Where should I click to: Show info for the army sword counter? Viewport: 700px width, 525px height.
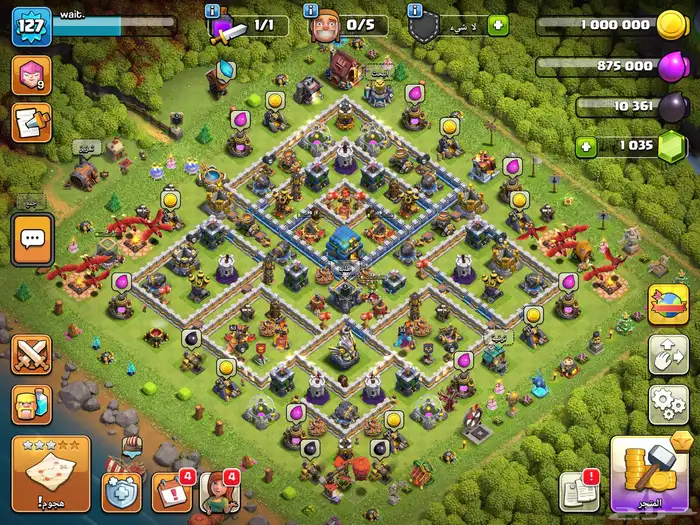pyautogui.click(x=211, y=11)
